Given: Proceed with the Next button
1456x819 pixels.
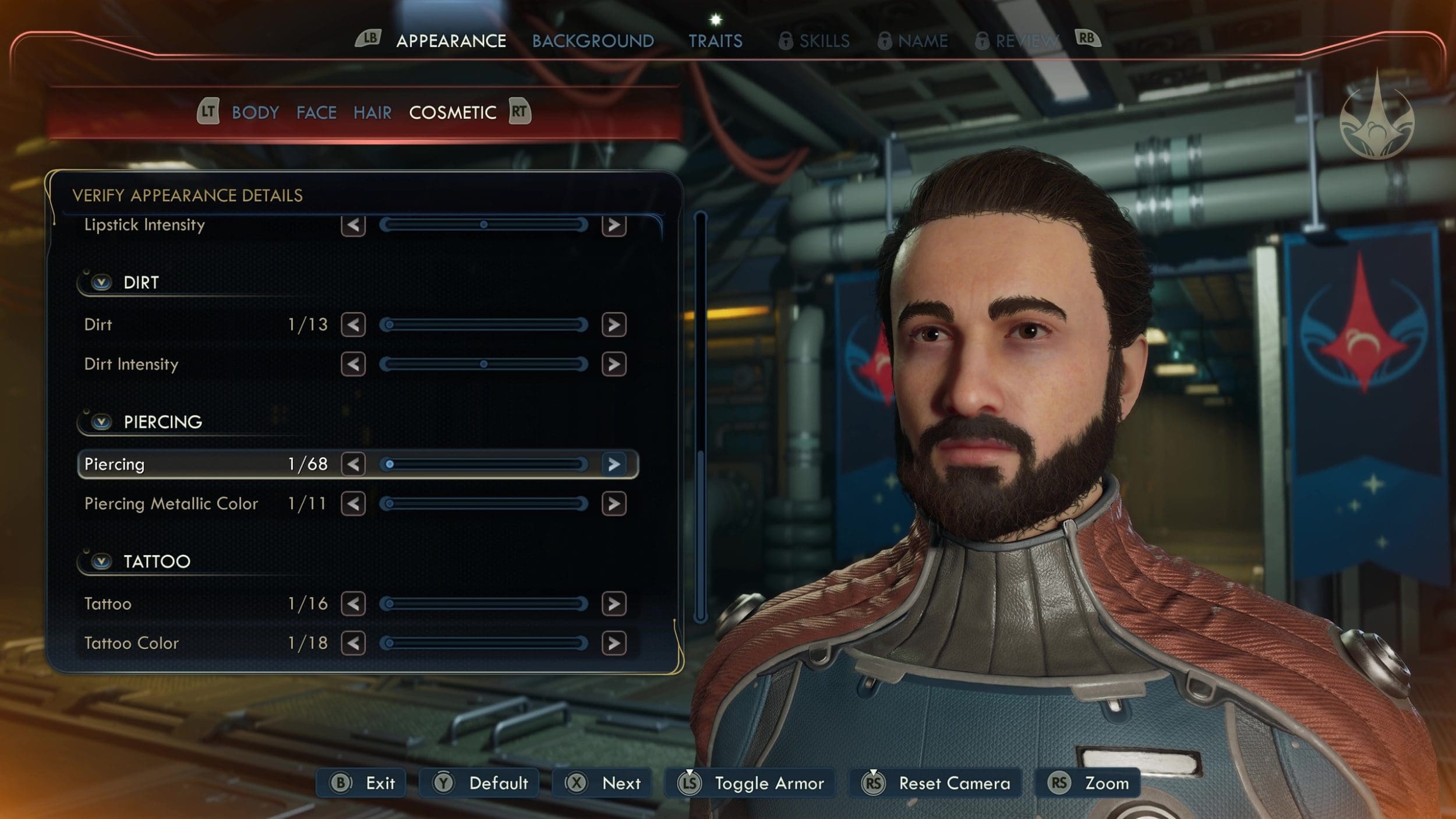Looking at the screenshot, I should (603, 783).
